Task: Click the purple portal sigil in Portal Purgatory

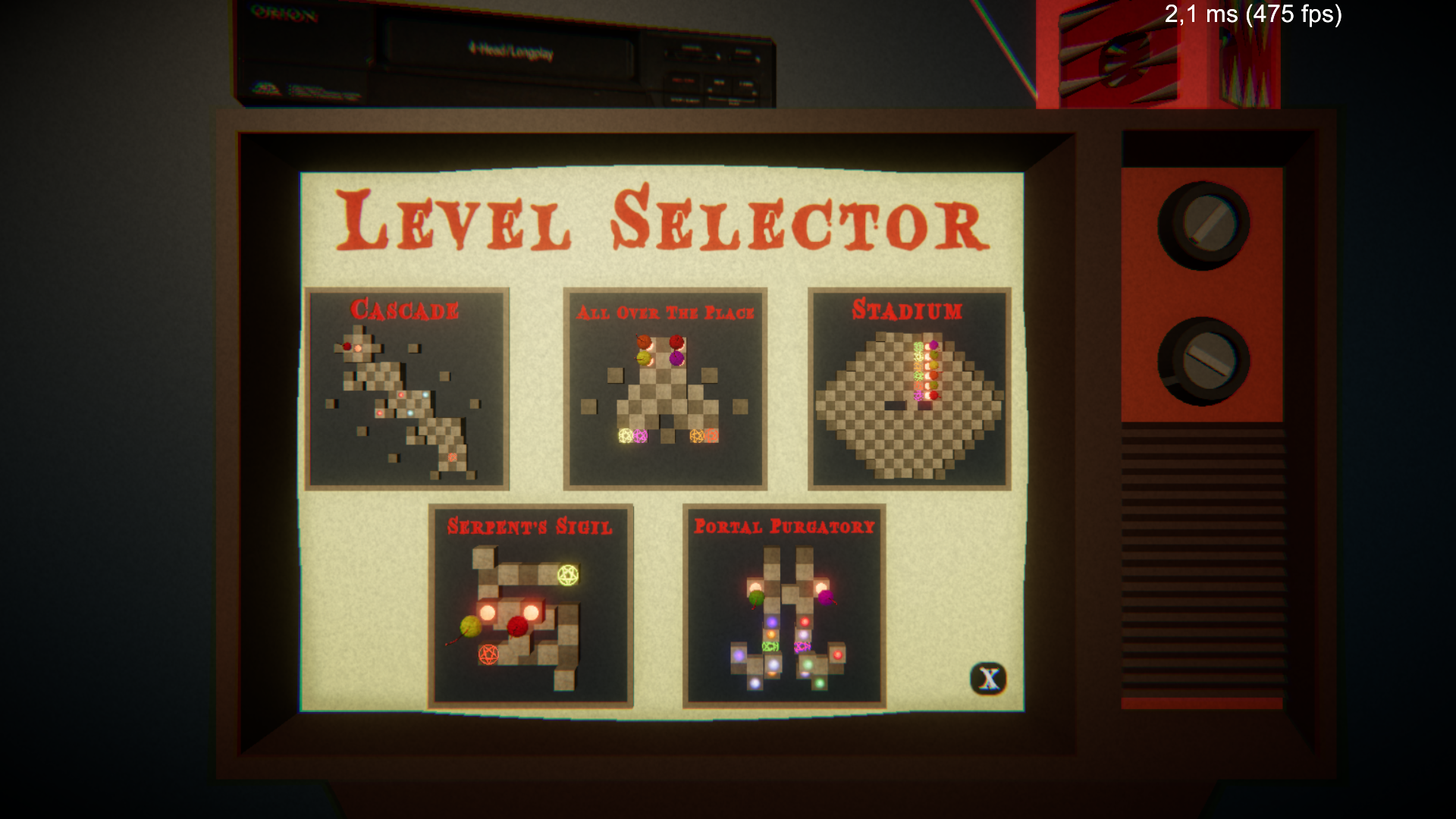Action: pos(802,646)
